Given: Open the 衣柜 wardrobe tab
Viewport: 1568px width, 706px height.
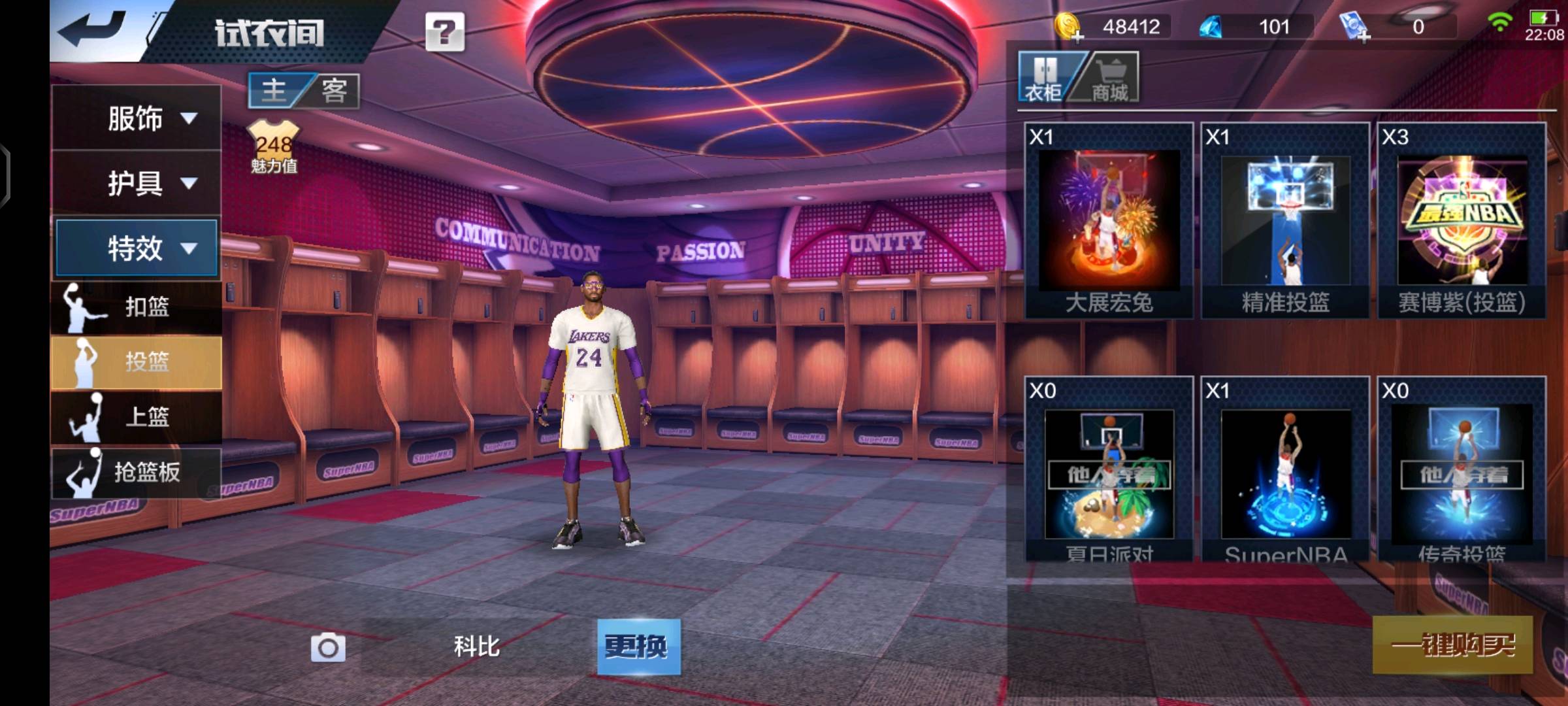Looking at the screenshot, I should point(1044,78).
